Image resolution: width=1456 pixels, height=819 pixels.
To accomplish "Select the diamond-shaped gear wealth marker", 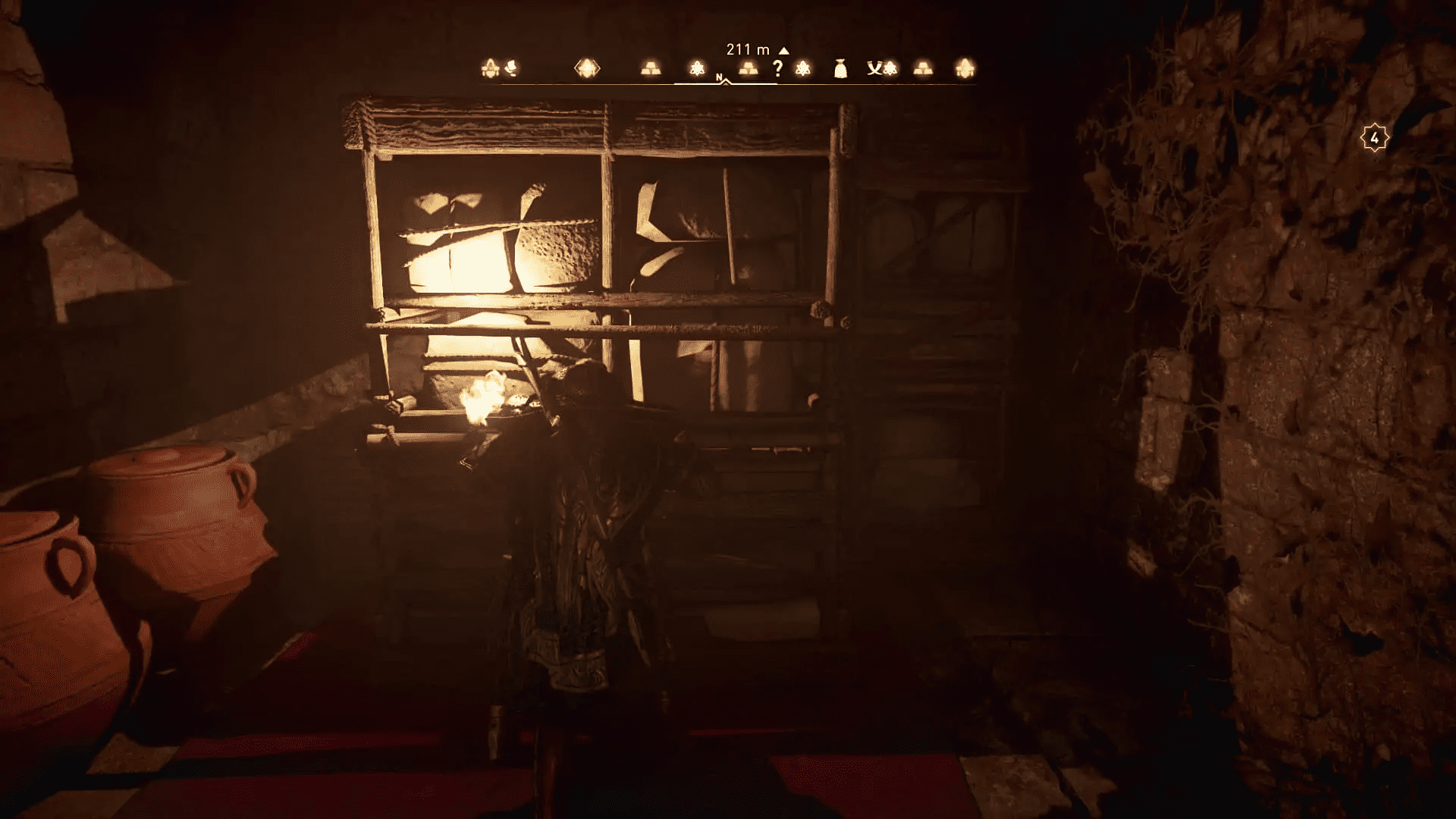I will click(588, 68).
